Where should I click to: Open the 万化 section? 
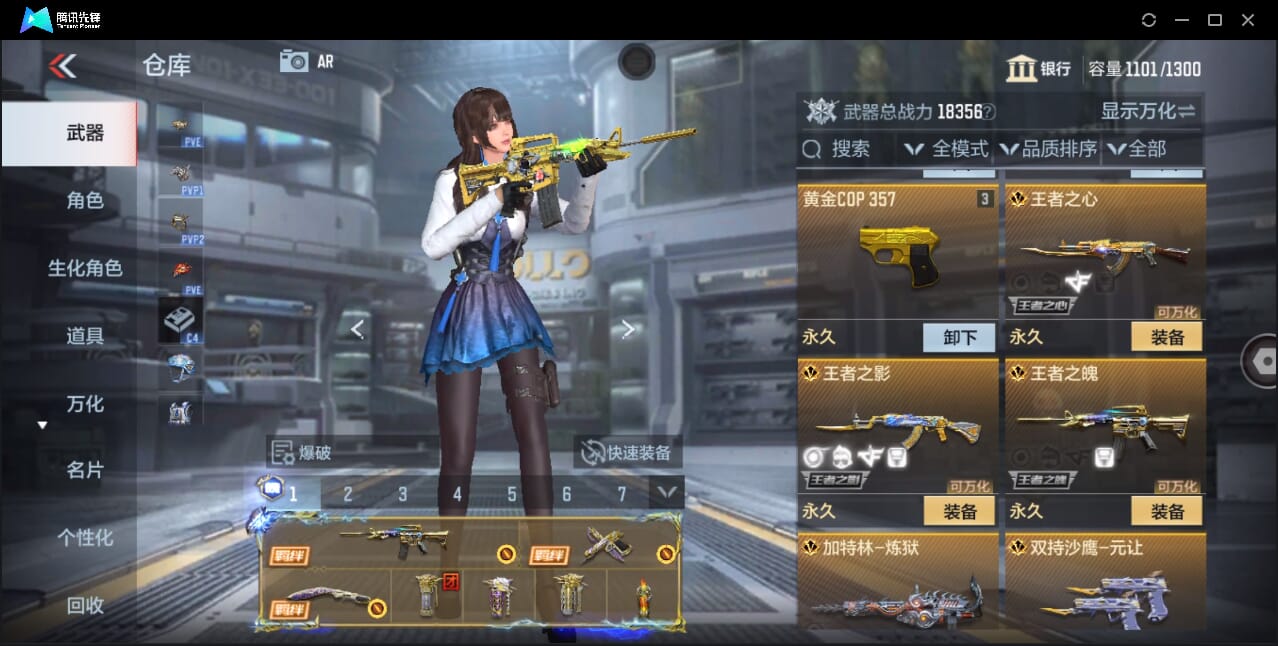pyautogui.click(x=84, y=404)
